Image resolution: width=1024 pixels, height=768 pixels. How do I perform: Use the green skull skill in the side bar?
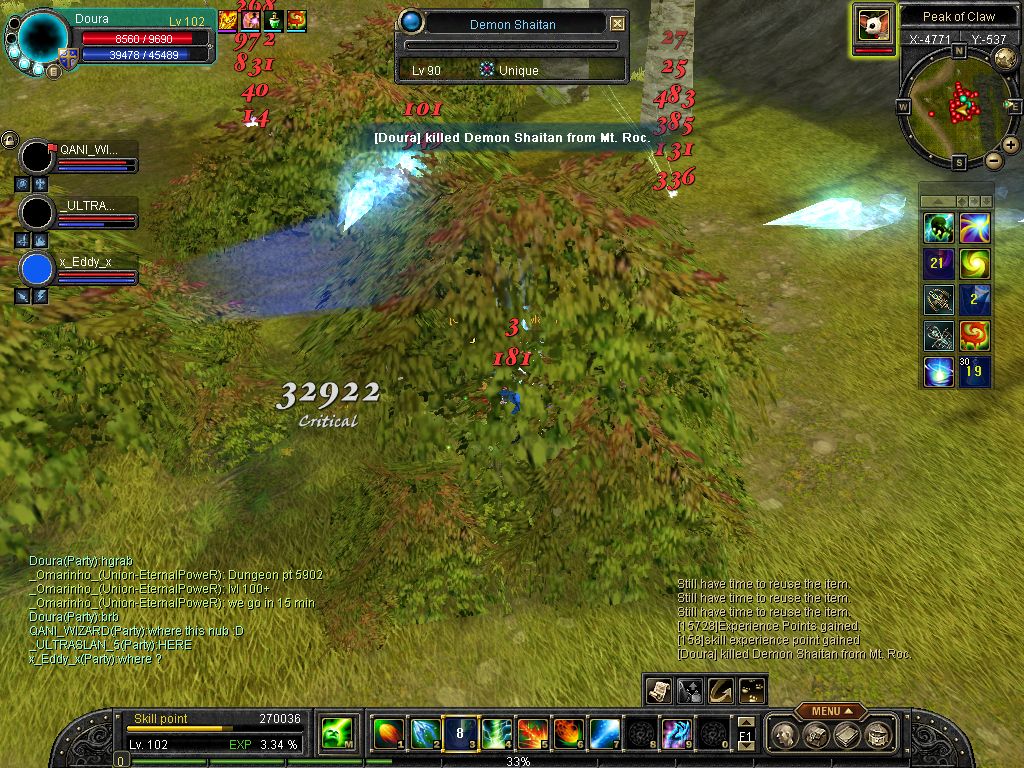pos(938,228)
